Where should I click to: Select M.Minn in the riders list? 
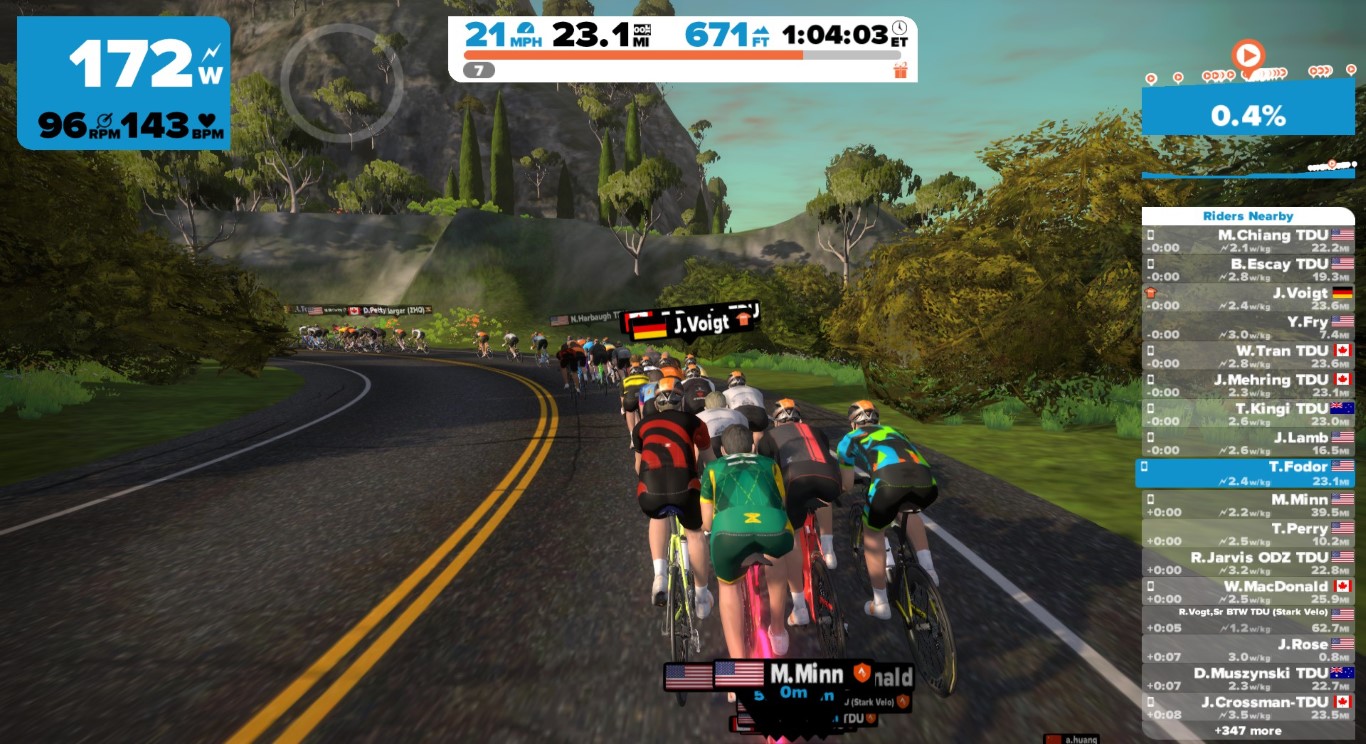pyautogui.click(x=1248, y=505)
